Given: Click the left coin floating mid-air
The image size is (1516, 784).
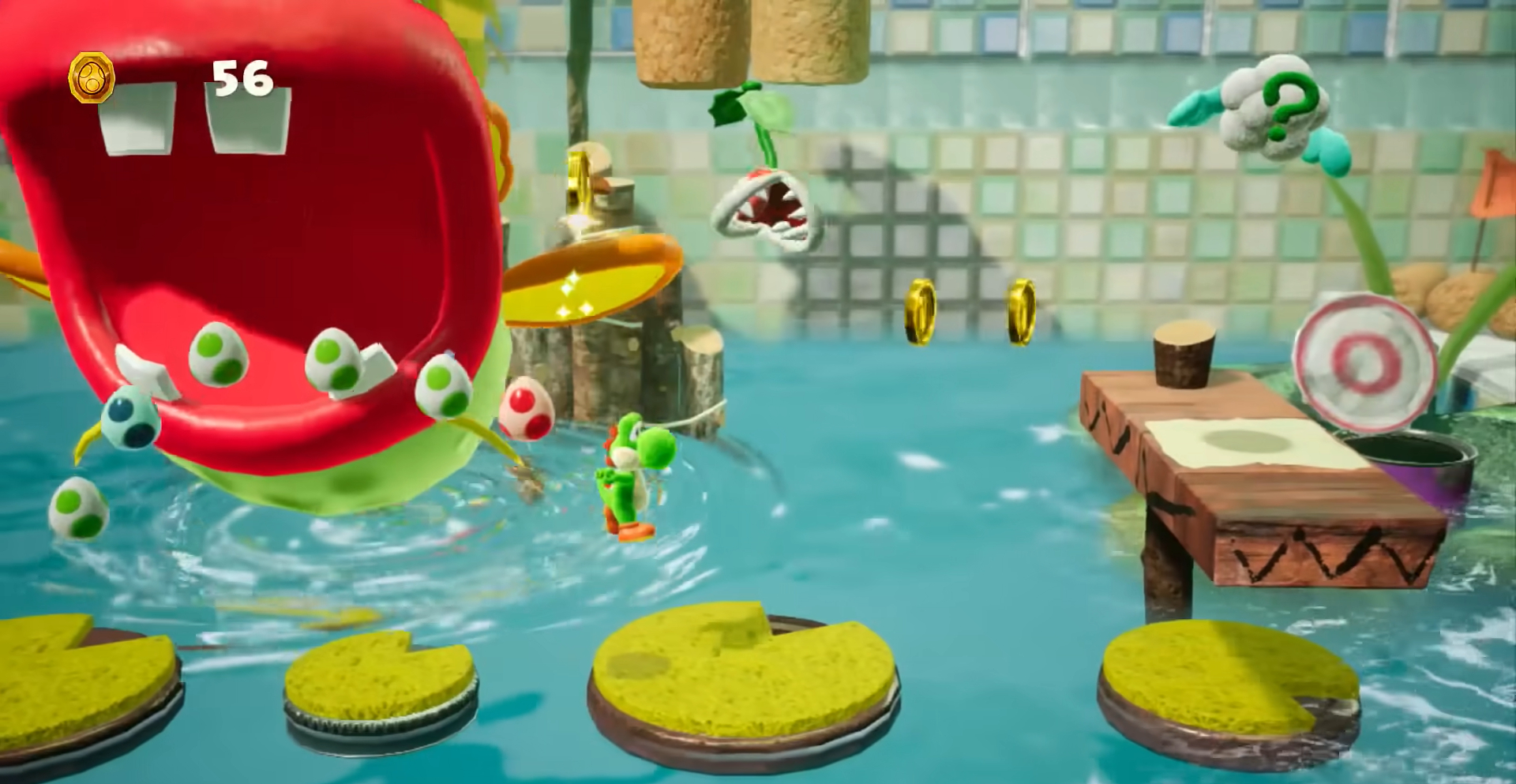Looking at the screenshot, I should point(921,308).
